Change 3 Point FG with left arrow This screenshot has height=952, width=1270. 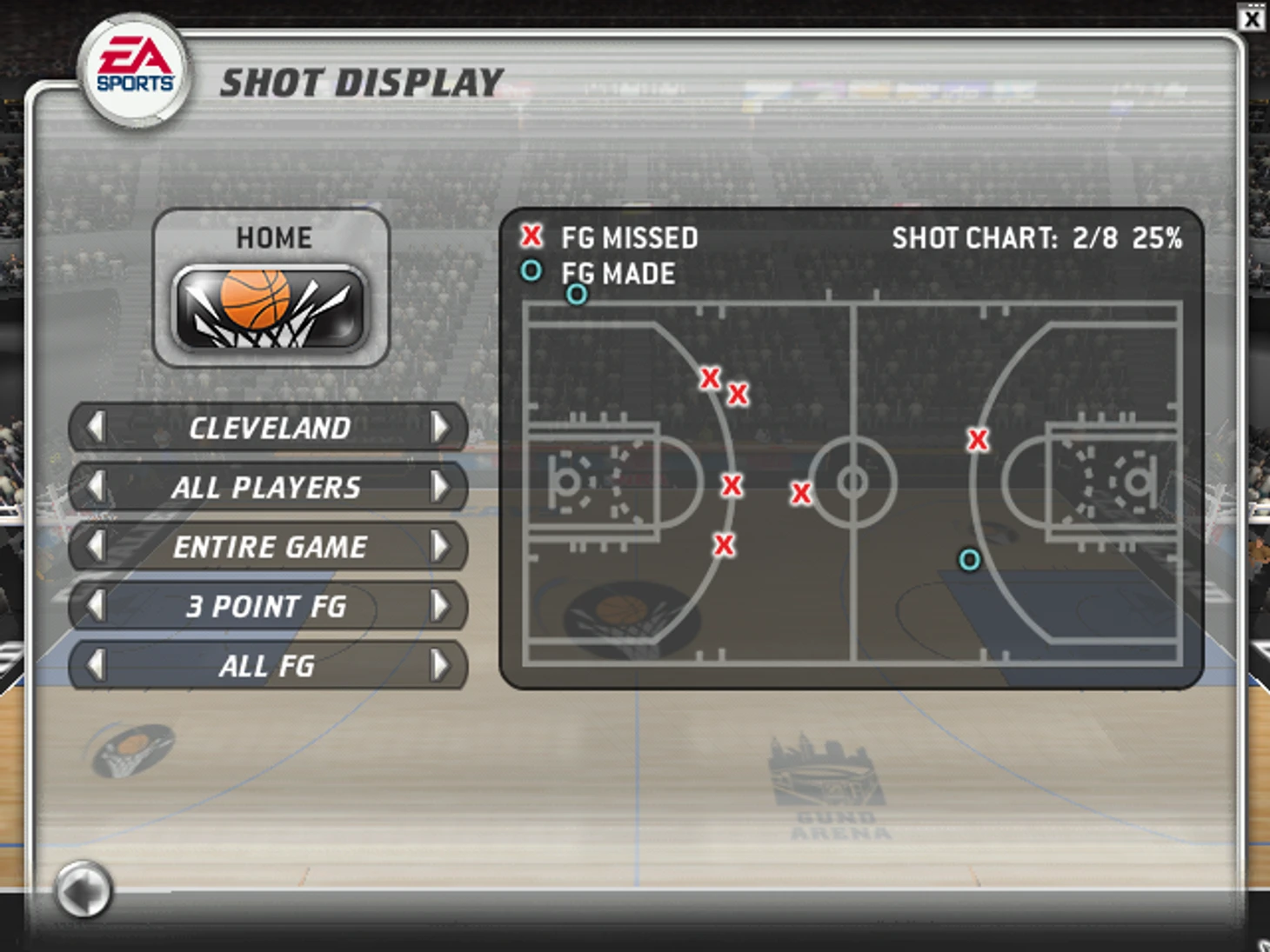pos(96,606)
